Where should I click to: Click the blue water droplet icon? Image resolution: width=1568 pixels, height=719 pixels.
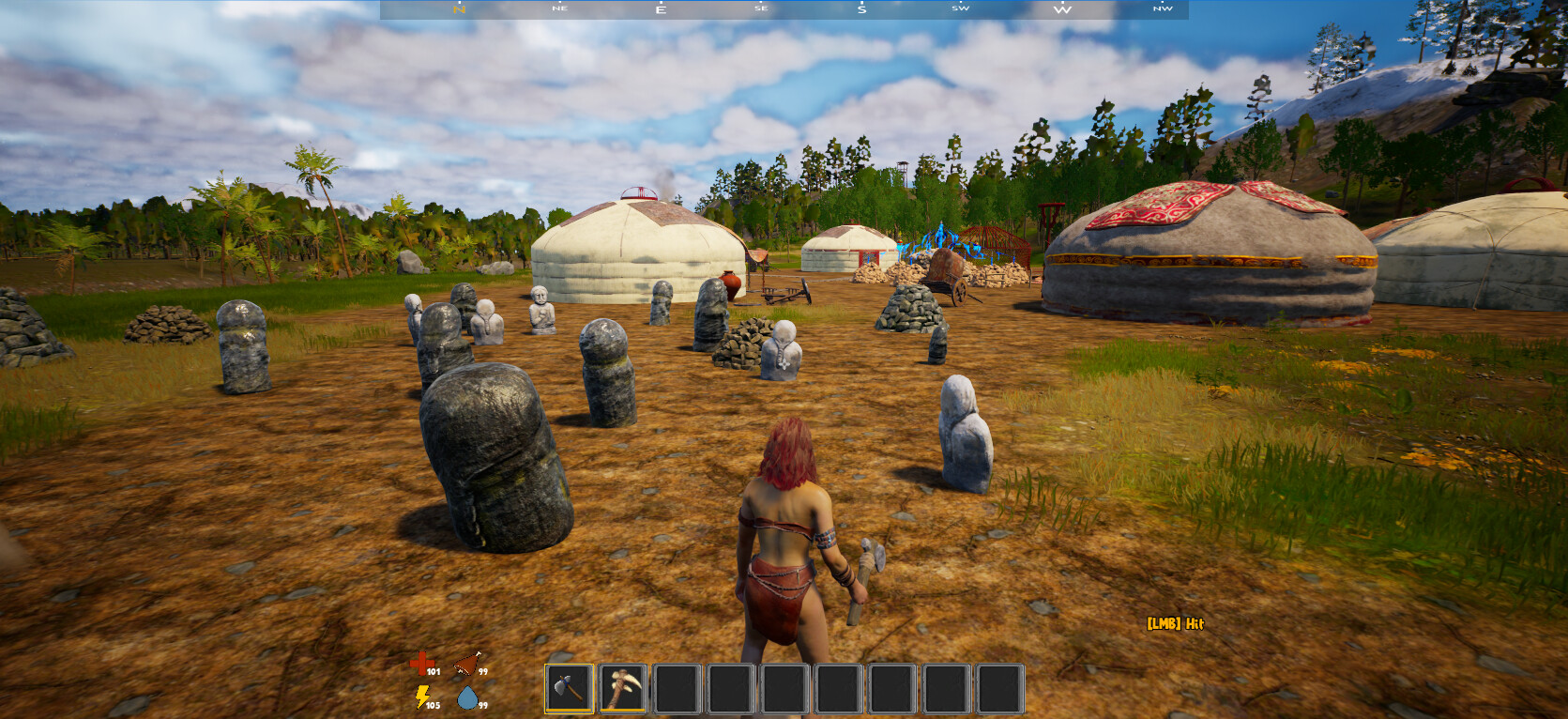pos(468,697)
